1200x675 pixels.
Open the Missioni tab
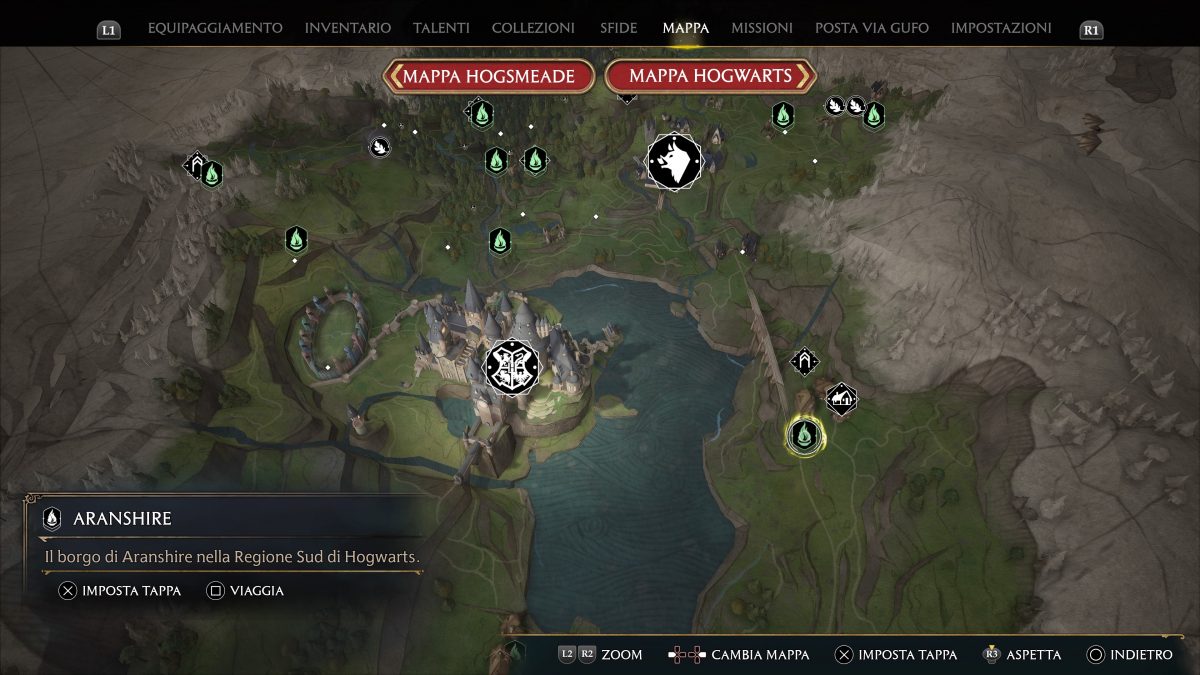[x=762, y=28]
